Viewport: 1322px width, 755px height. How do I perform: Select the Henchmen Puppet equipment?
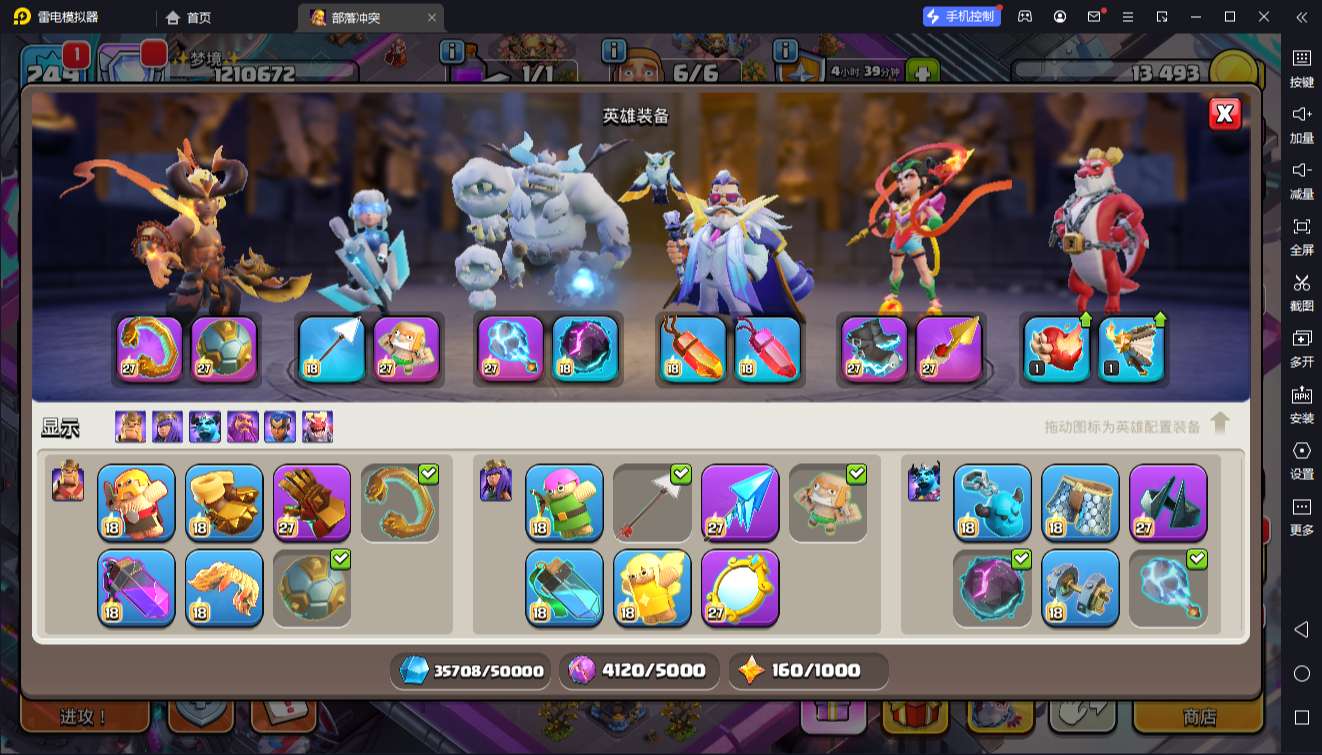click(x=992, y=502)
